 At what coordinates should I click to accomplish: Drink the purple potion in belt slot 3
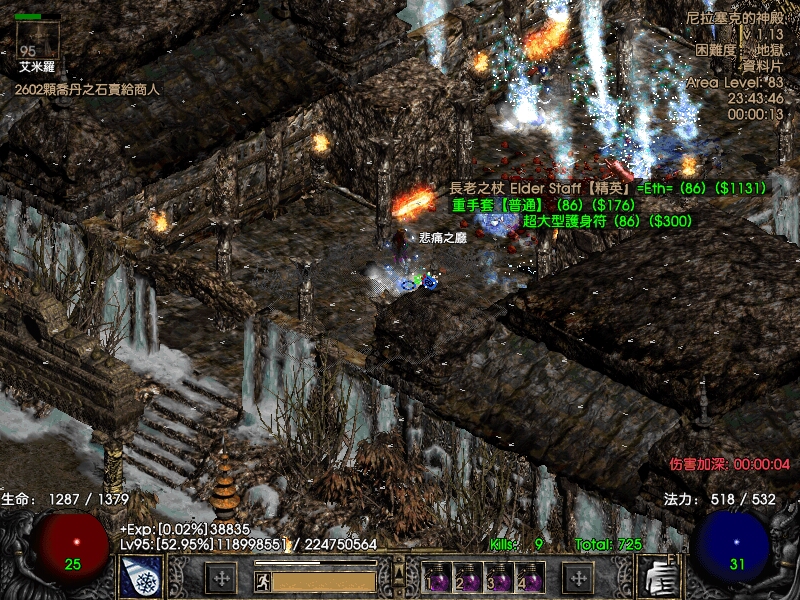(x=499, y=578)
